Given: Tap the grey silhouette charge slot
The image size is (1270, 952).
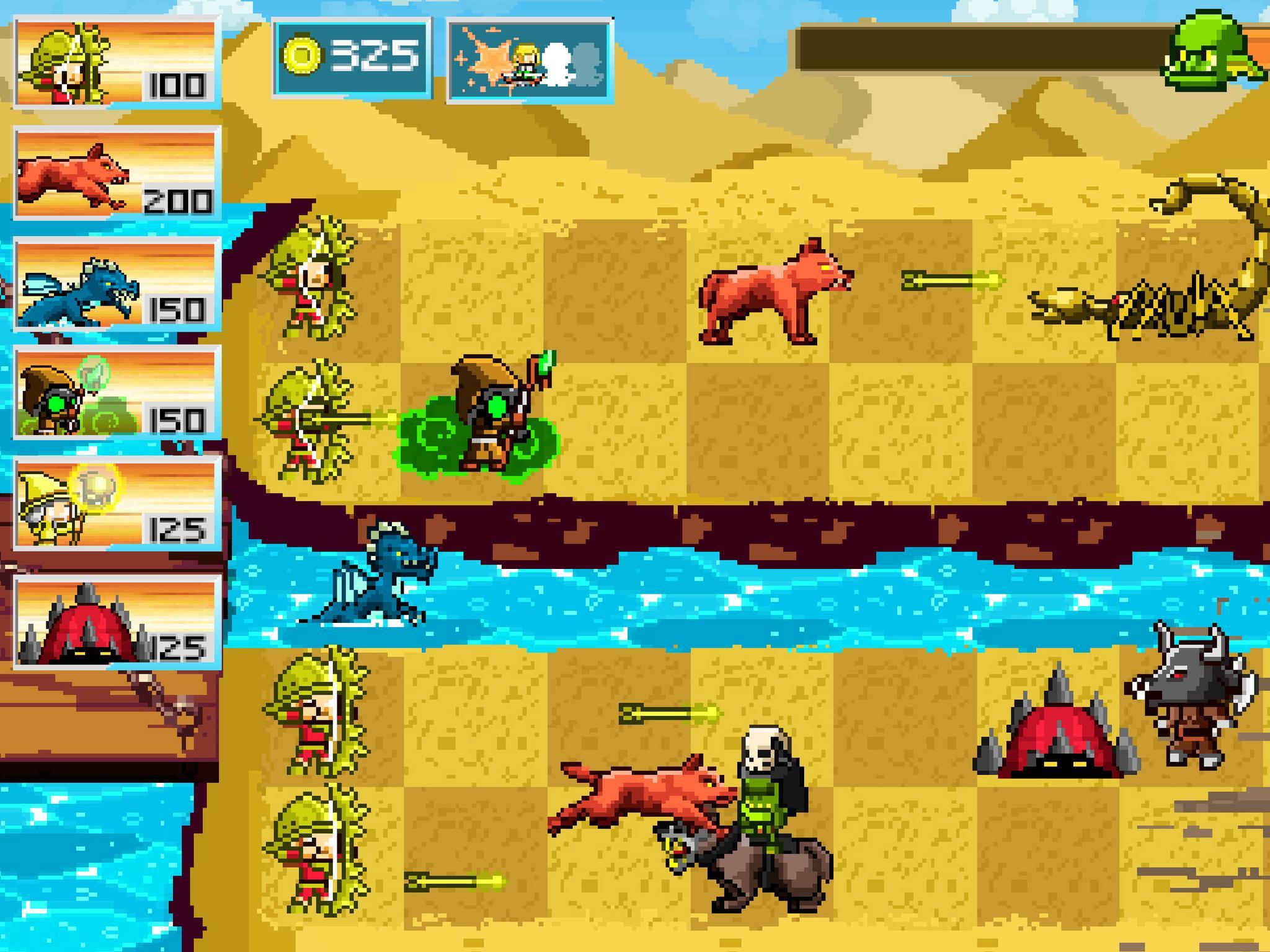Looking at the screenshot, I should tap(589, 62).
